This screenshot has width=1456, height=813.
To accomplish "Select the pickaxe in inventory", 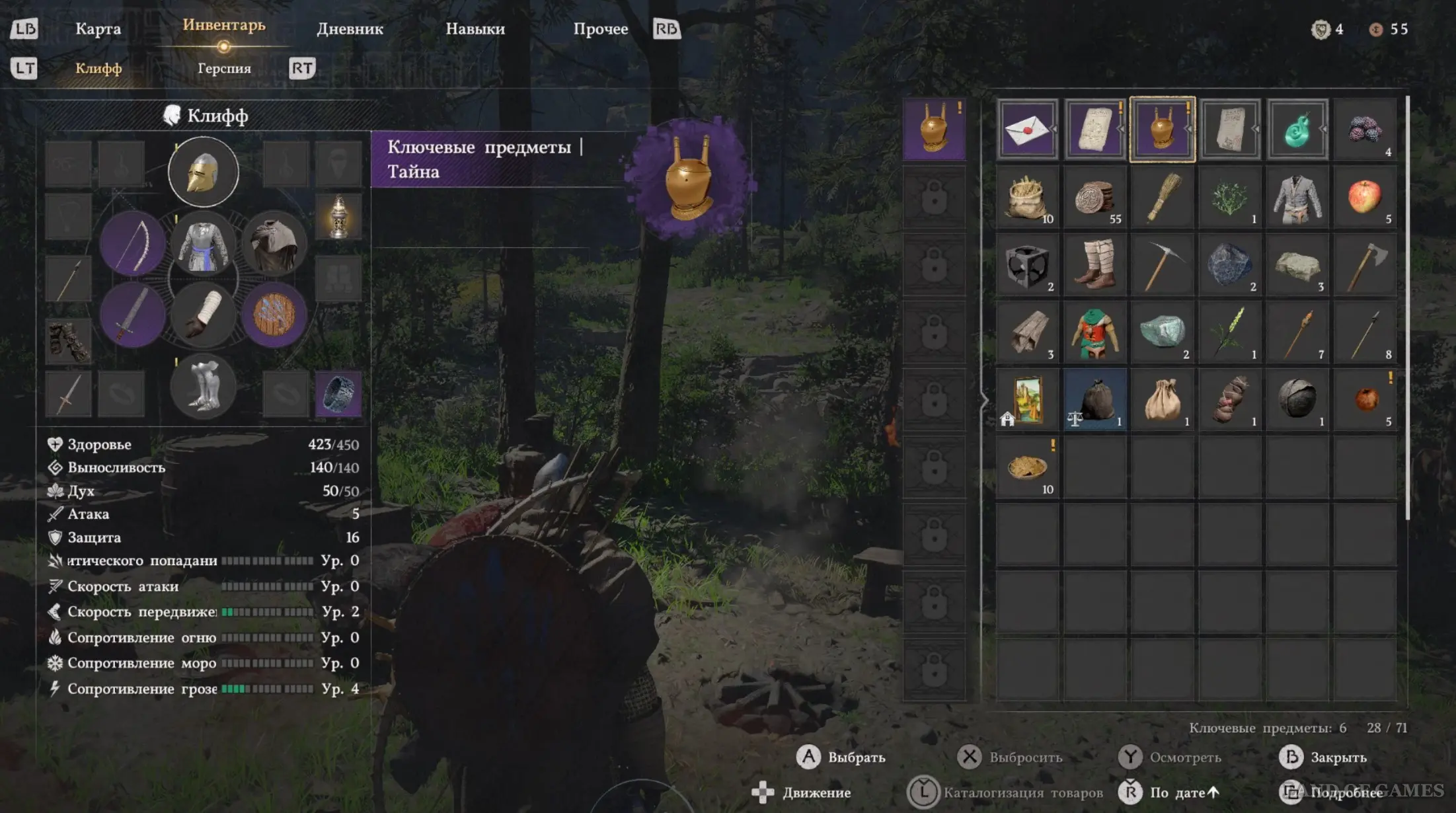I will (x=1162, y=264).
